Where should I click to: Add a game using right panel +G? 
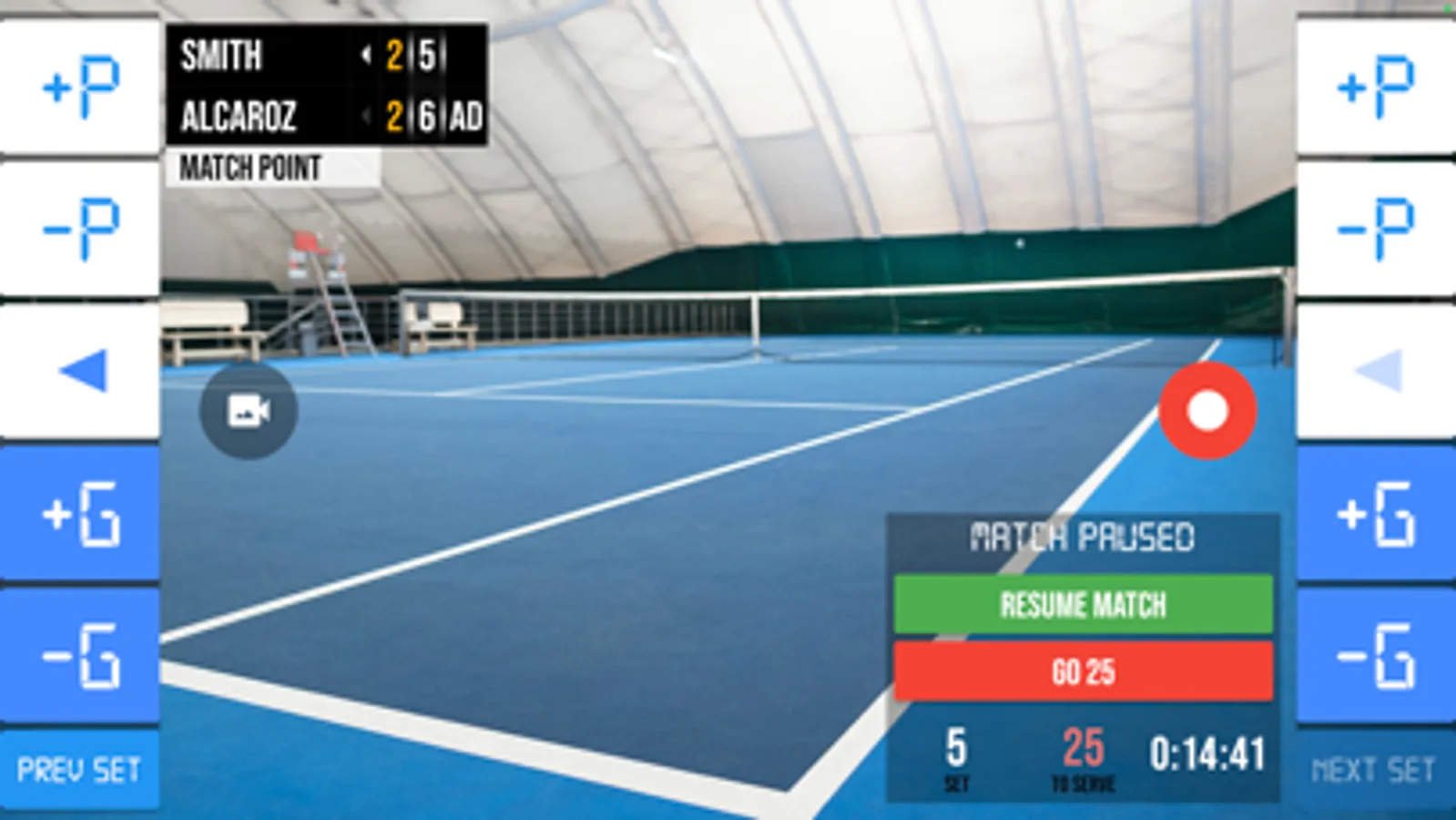(x=1375, y=513)
